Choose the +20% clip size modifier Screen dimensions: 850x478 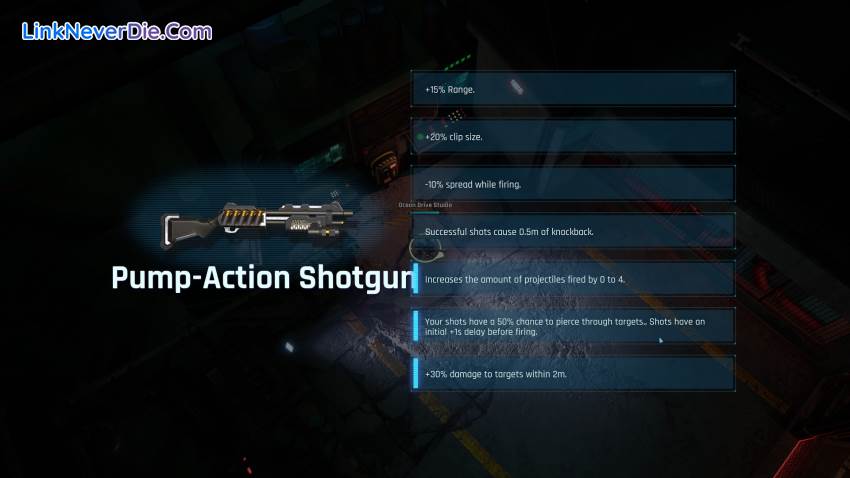tap(573, 136)
